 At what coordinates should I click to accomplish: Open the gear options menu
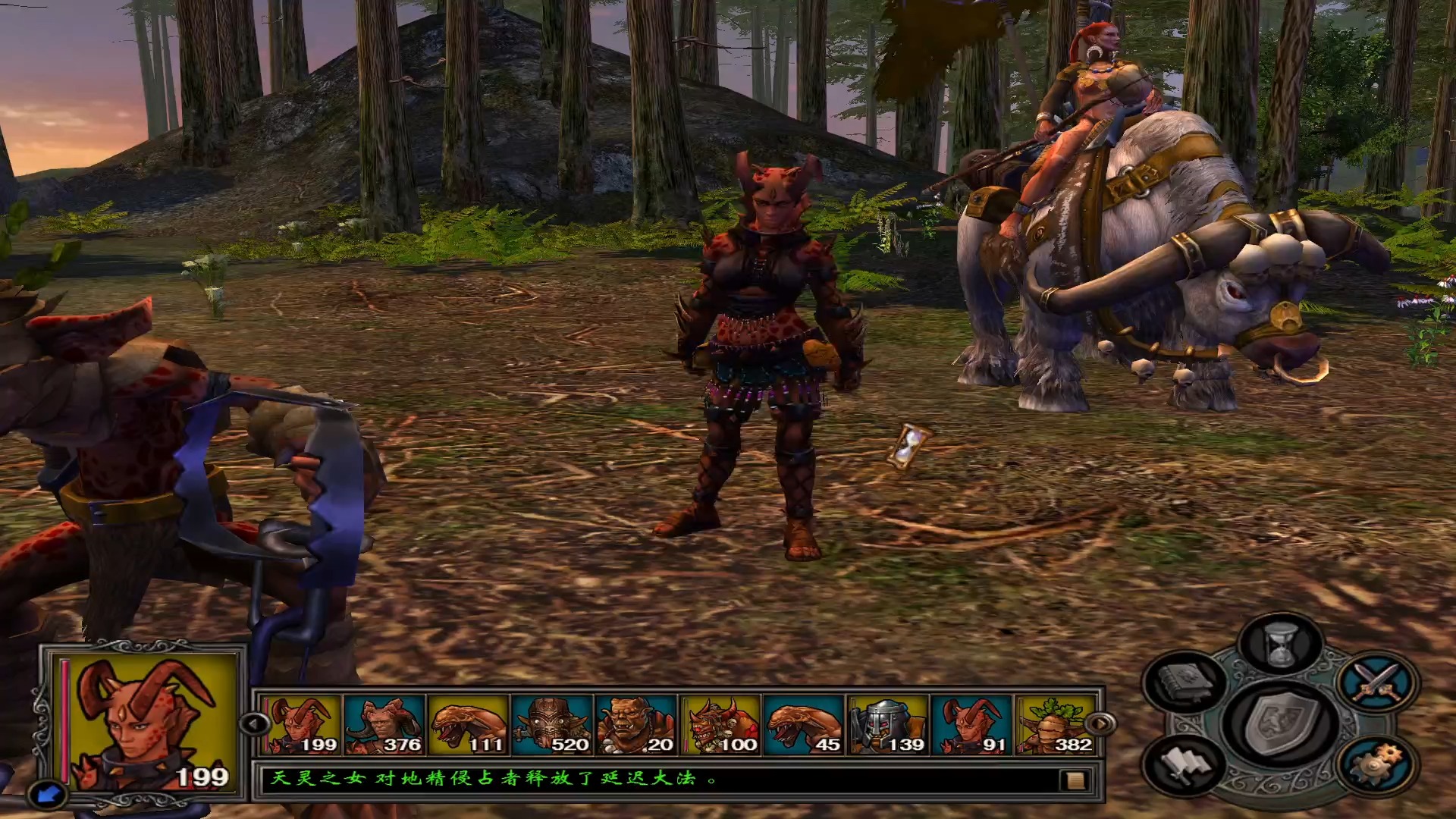click(x=1376, y=764)
